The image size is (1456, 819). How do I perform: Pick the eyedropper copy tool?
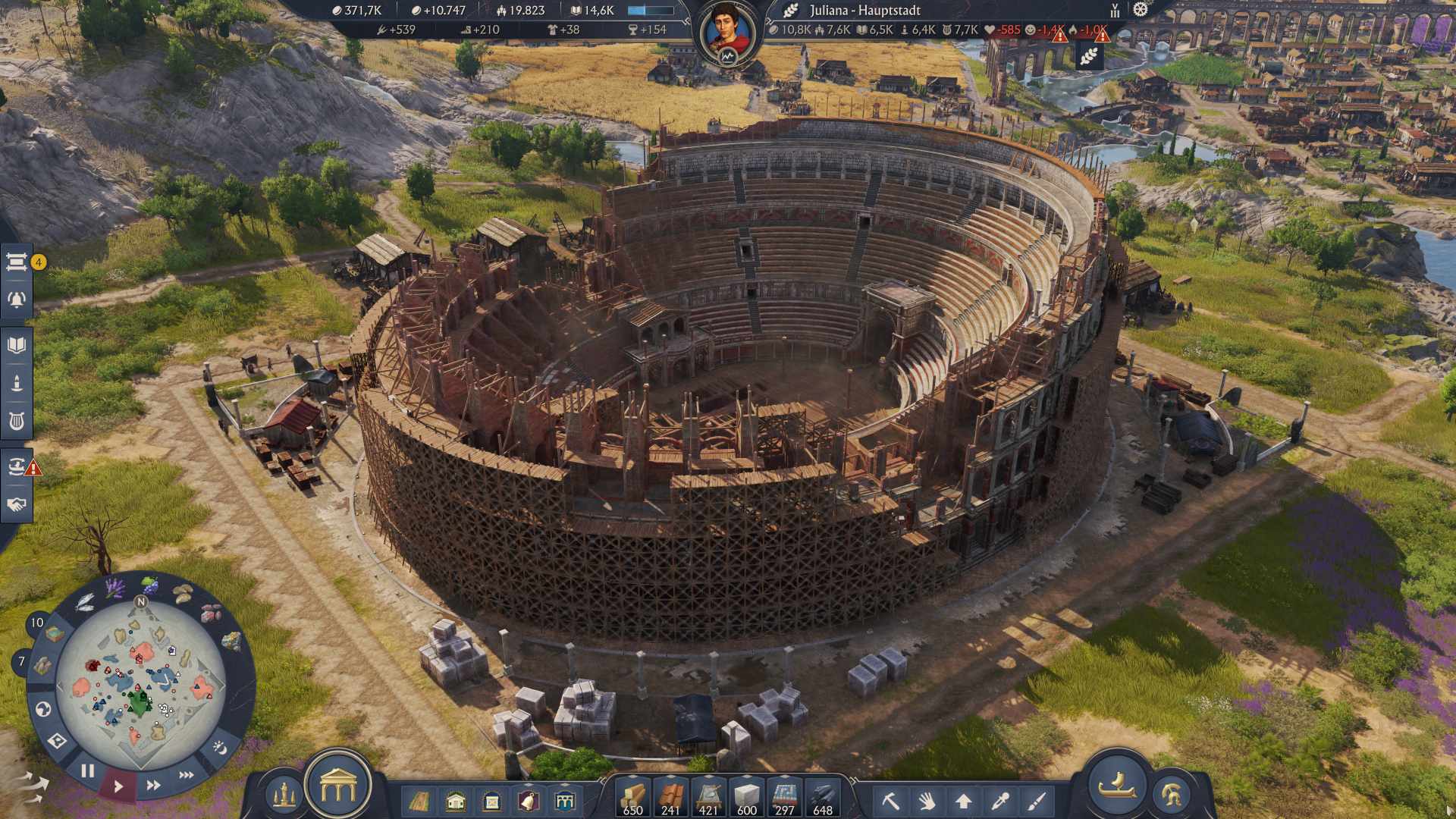point(1000,801)
